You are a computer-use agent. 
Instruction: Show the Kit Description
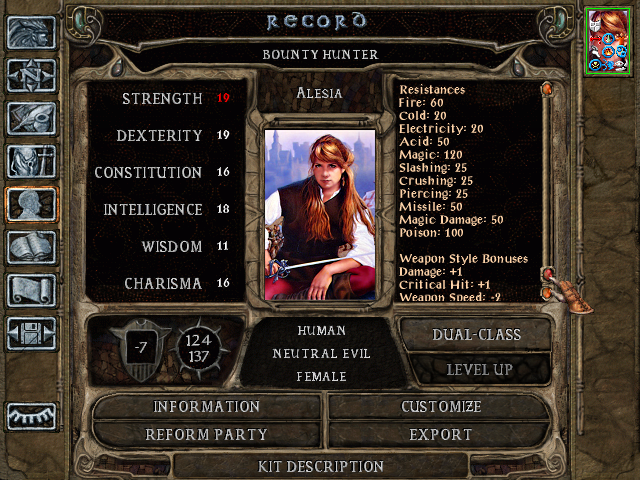coord(320,466)
